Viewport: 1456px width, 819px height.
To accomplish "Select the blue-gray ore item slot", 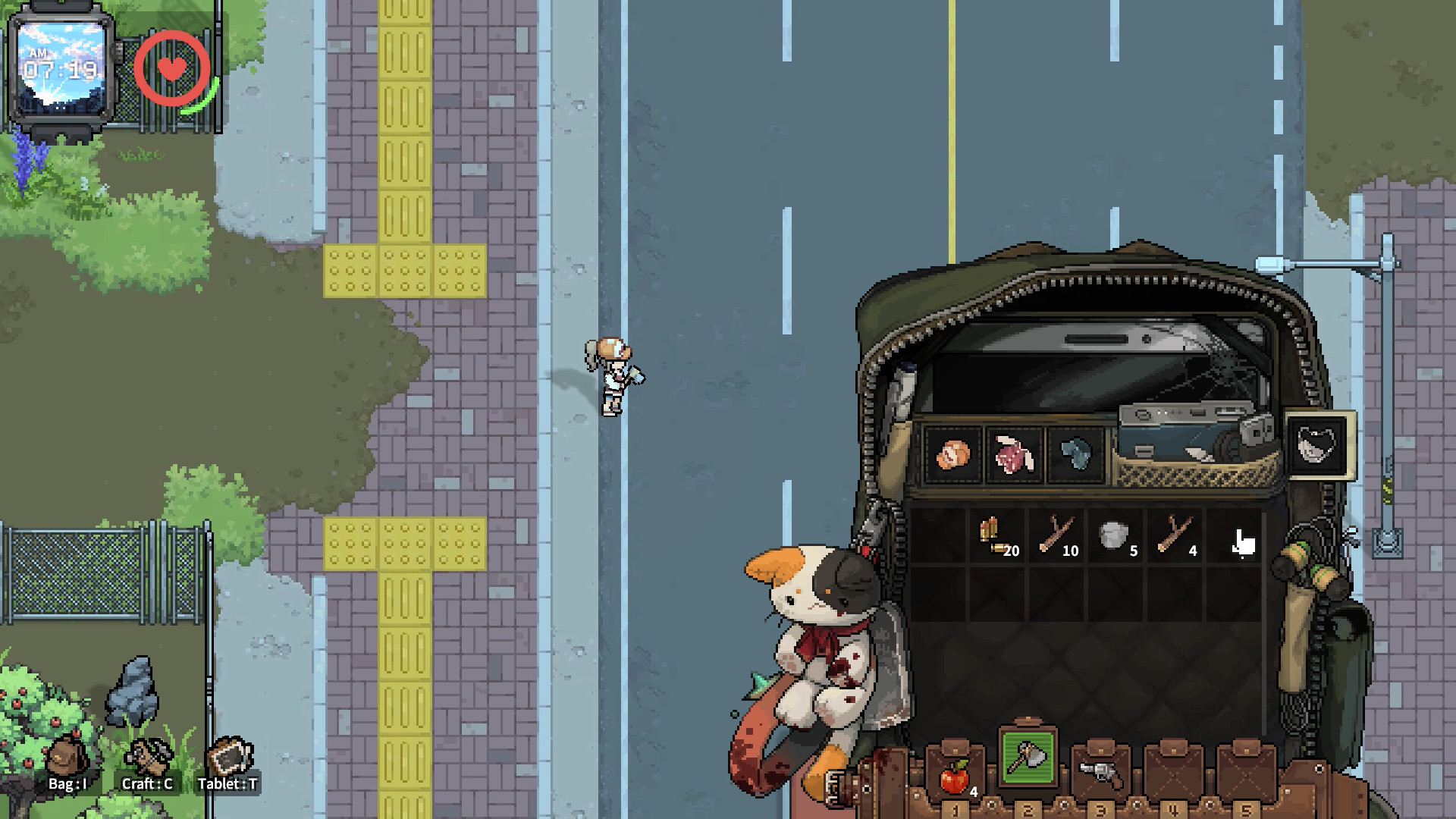I will pos(1075,456).
